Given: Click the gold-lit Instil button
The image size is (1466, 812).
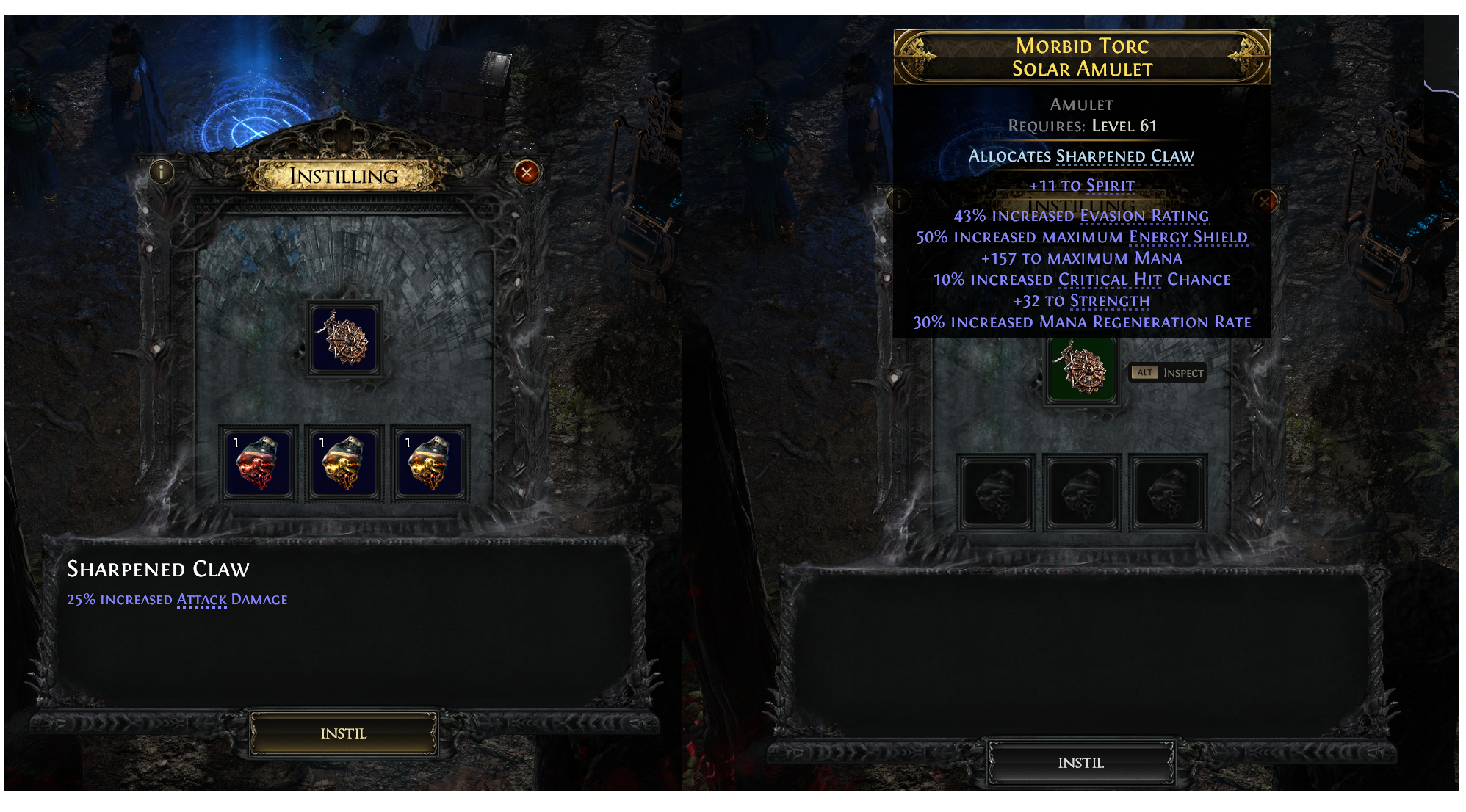Looking at the screenshot, I should pos(343,733).
